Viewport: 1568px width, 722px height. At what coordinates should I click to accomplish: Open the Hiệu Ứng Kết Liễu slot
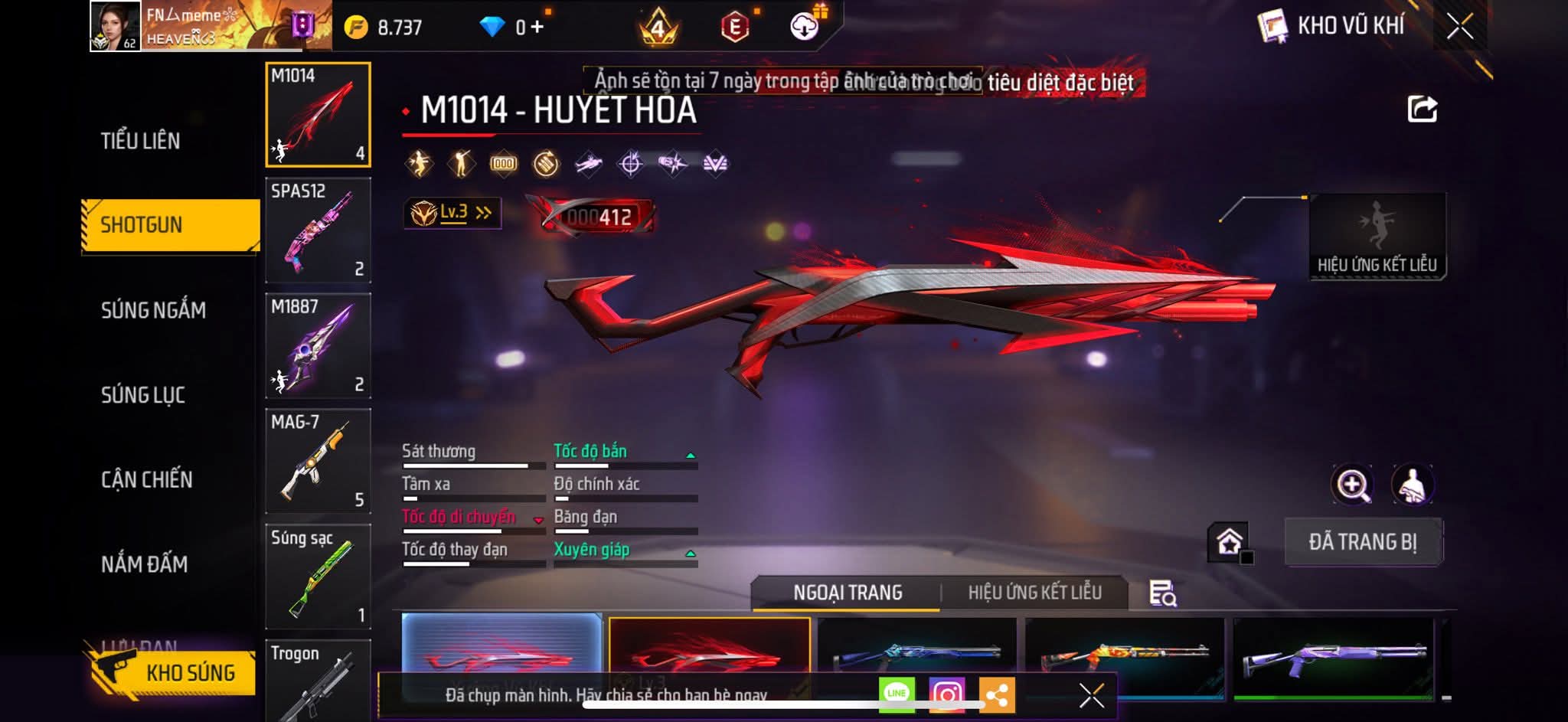click(x=1377, y=237)
